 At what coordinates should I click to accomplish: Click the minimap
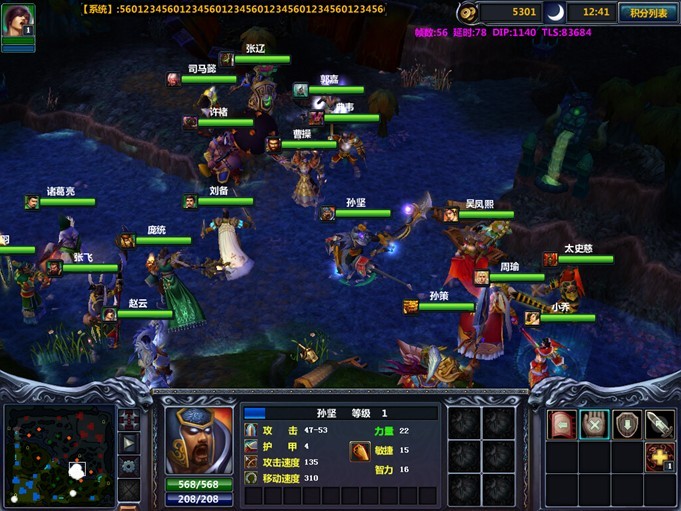point(58,455)
